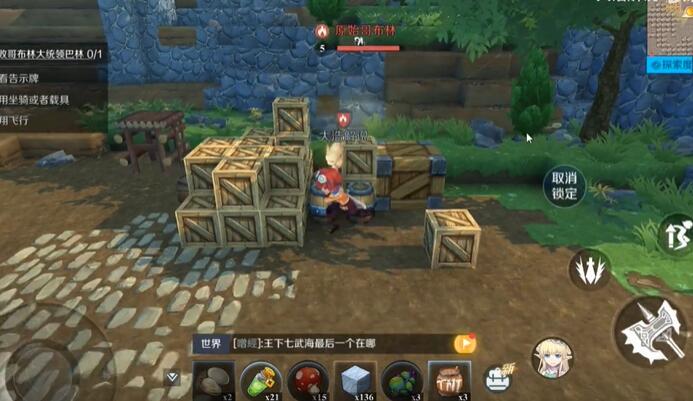Activate the jump arrow button
This screenshot has width=693, height=401.
click(x=677, y=235)
